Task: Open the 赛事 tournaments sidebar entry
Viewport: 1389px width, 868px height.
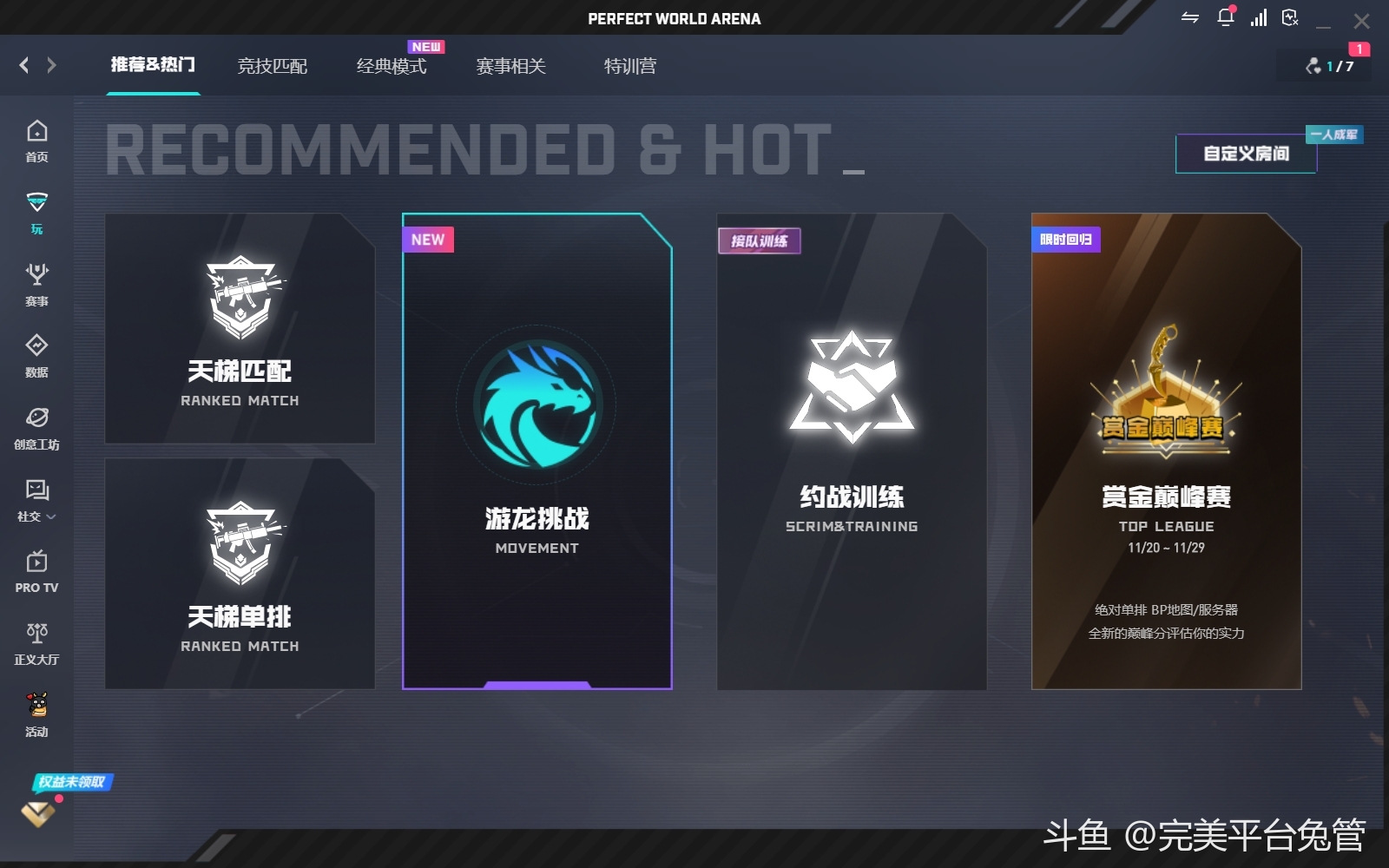Action: tap(36, 285)
